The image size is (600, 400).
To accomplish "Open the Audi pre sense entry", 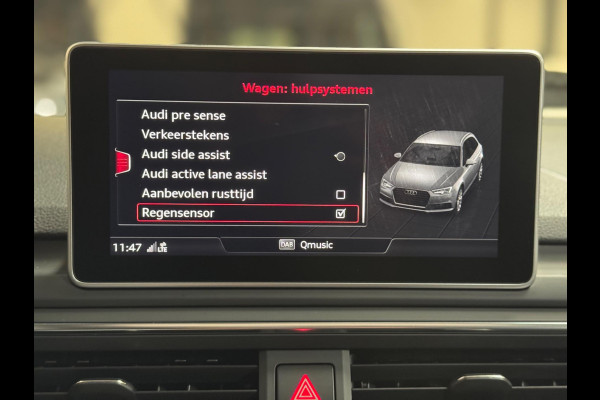I will [x=183, y=115].
